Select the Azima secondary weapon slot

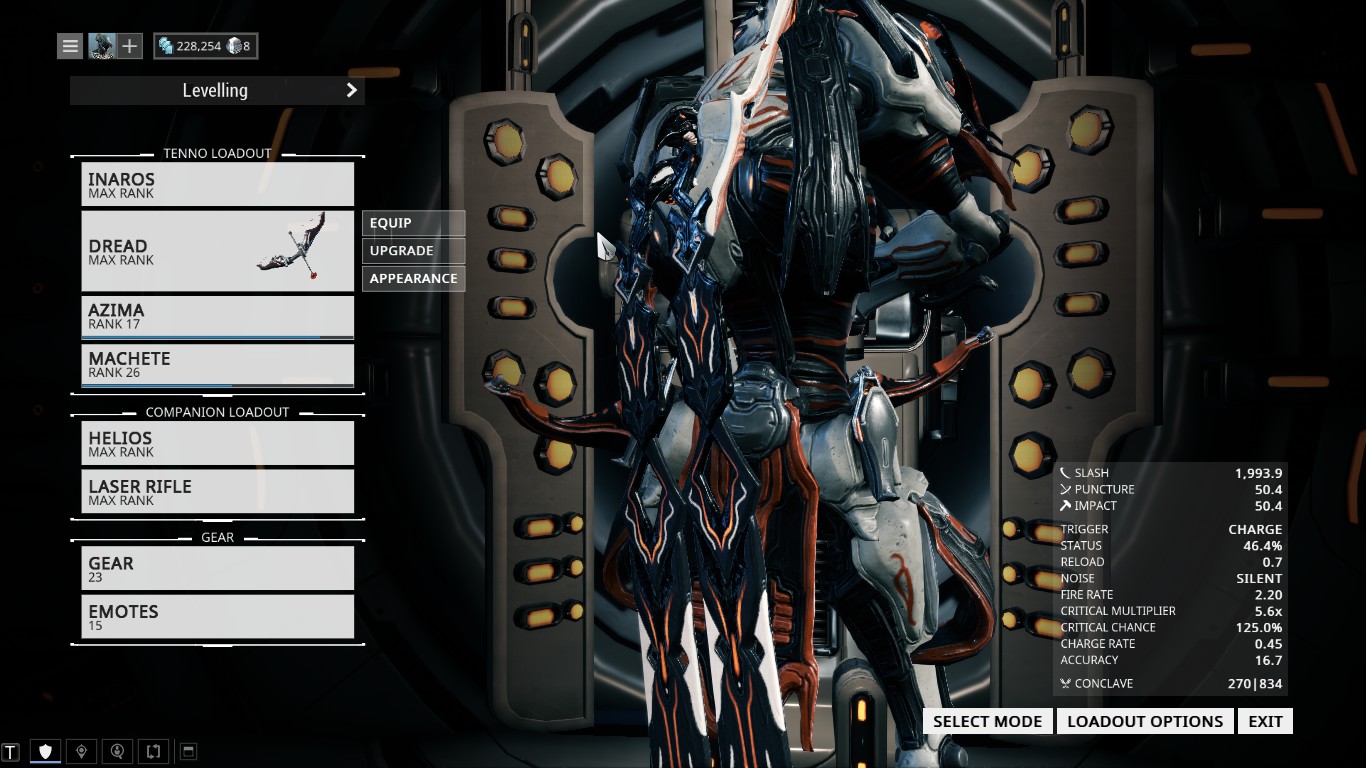coord(217,316)
